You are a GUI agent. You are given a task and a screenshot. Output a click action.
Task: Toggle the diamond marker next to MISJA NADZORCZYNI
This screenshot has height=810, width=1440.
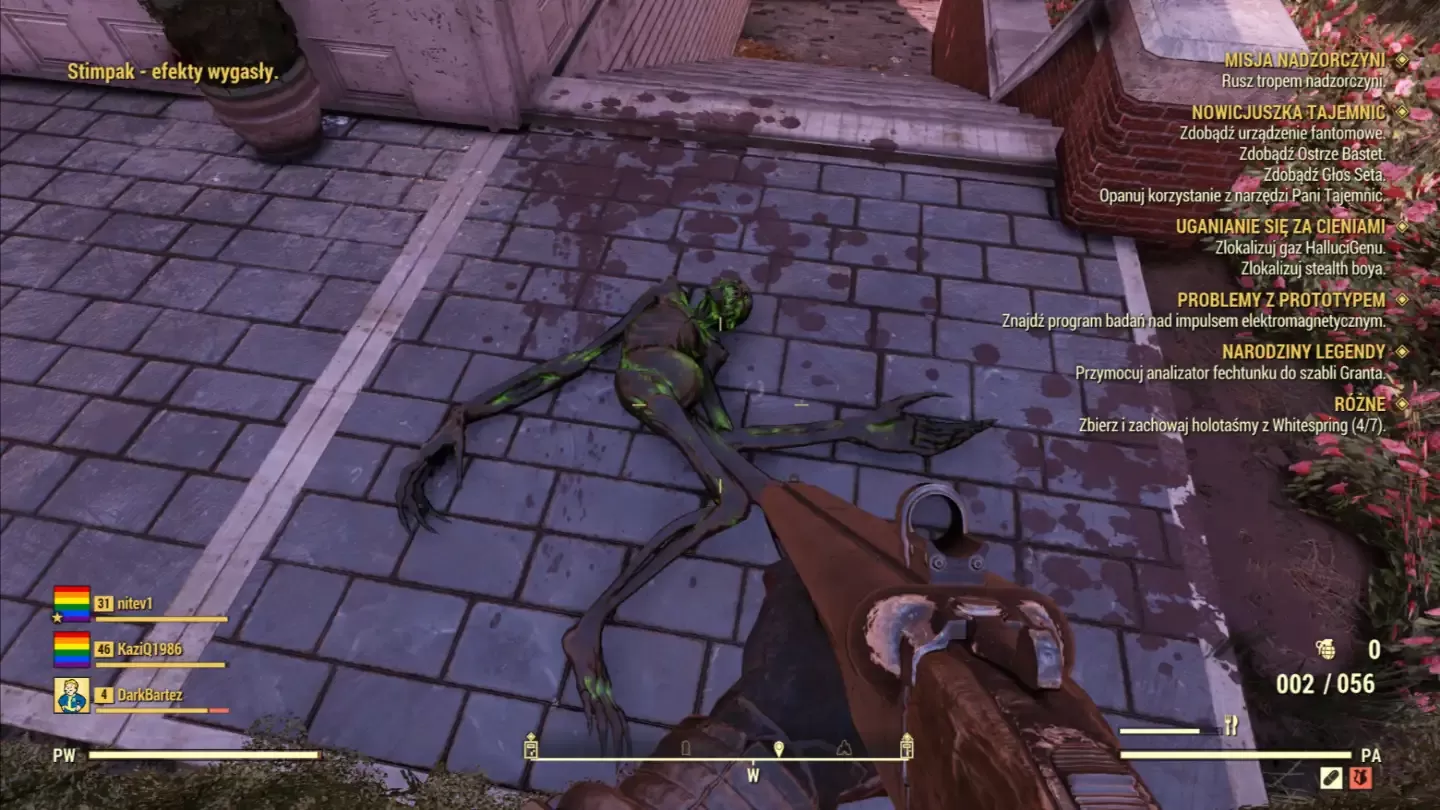[1406, 60]
